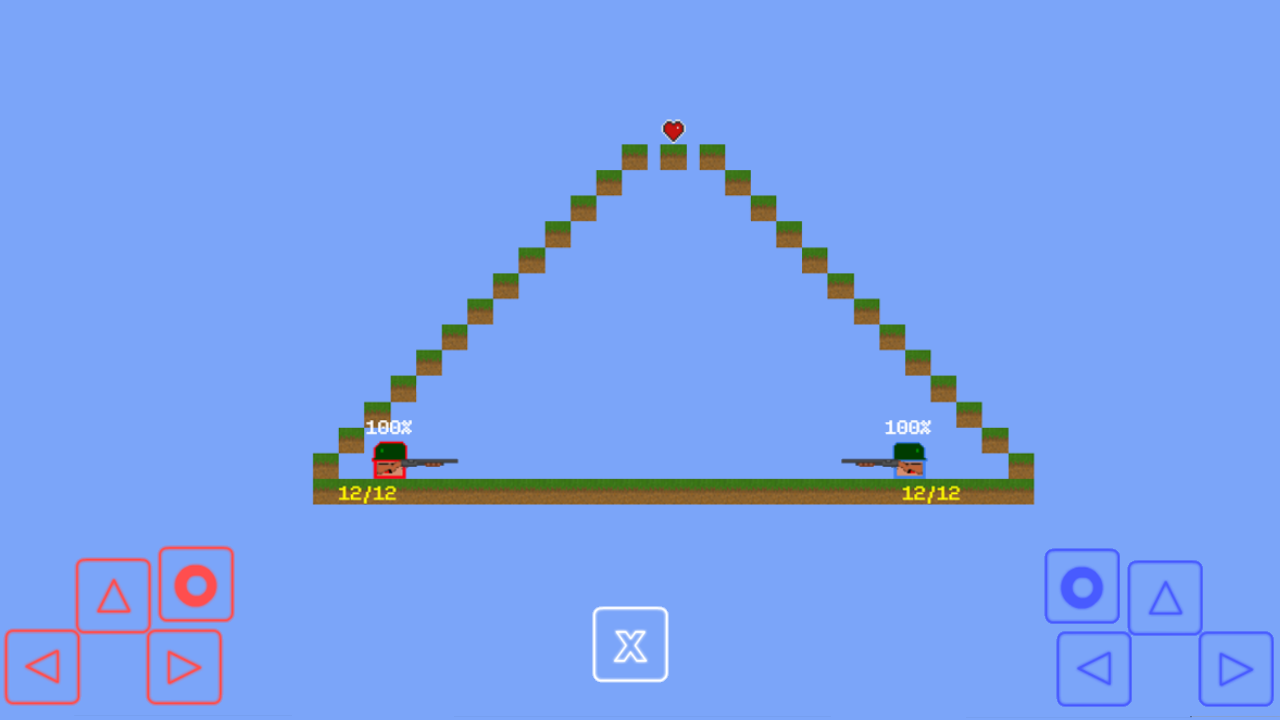Tap the blue player's 12/12 ammo counter

click(x=930, y=491)
